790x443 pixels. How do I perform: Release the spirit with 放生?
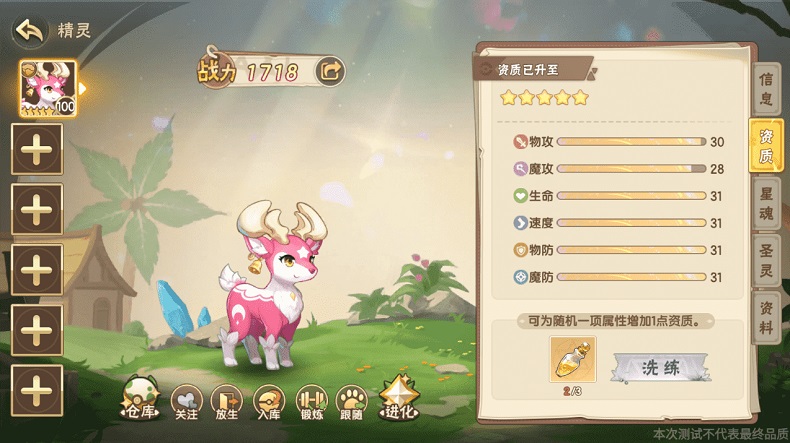pyautogui.click(x=227, y=400)
